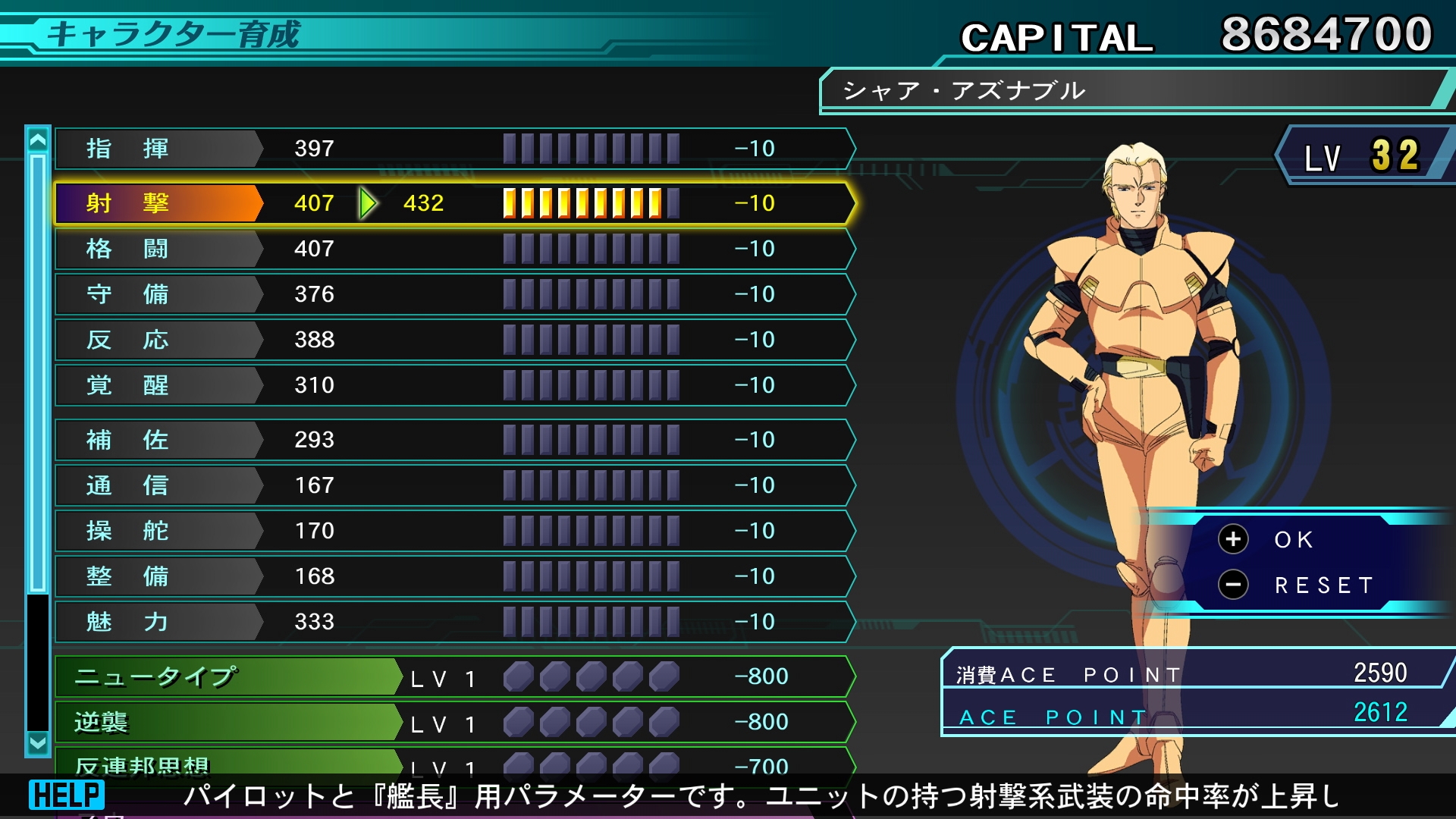
Task: Pick the 守備 stat row
Action: click(x=455, y=294)
